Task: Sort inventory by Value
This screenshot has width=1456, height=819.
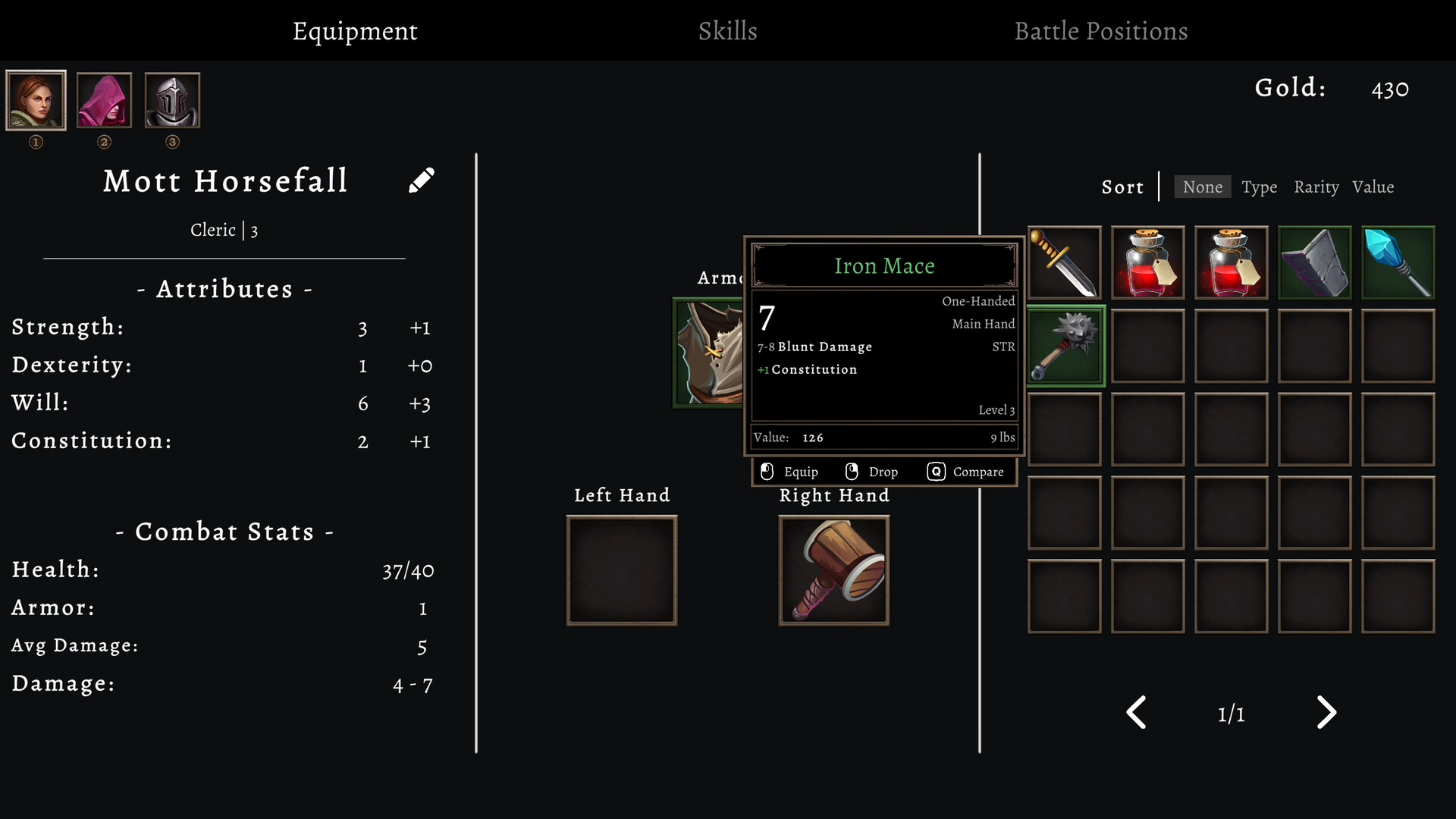Action: point(1374,187)
